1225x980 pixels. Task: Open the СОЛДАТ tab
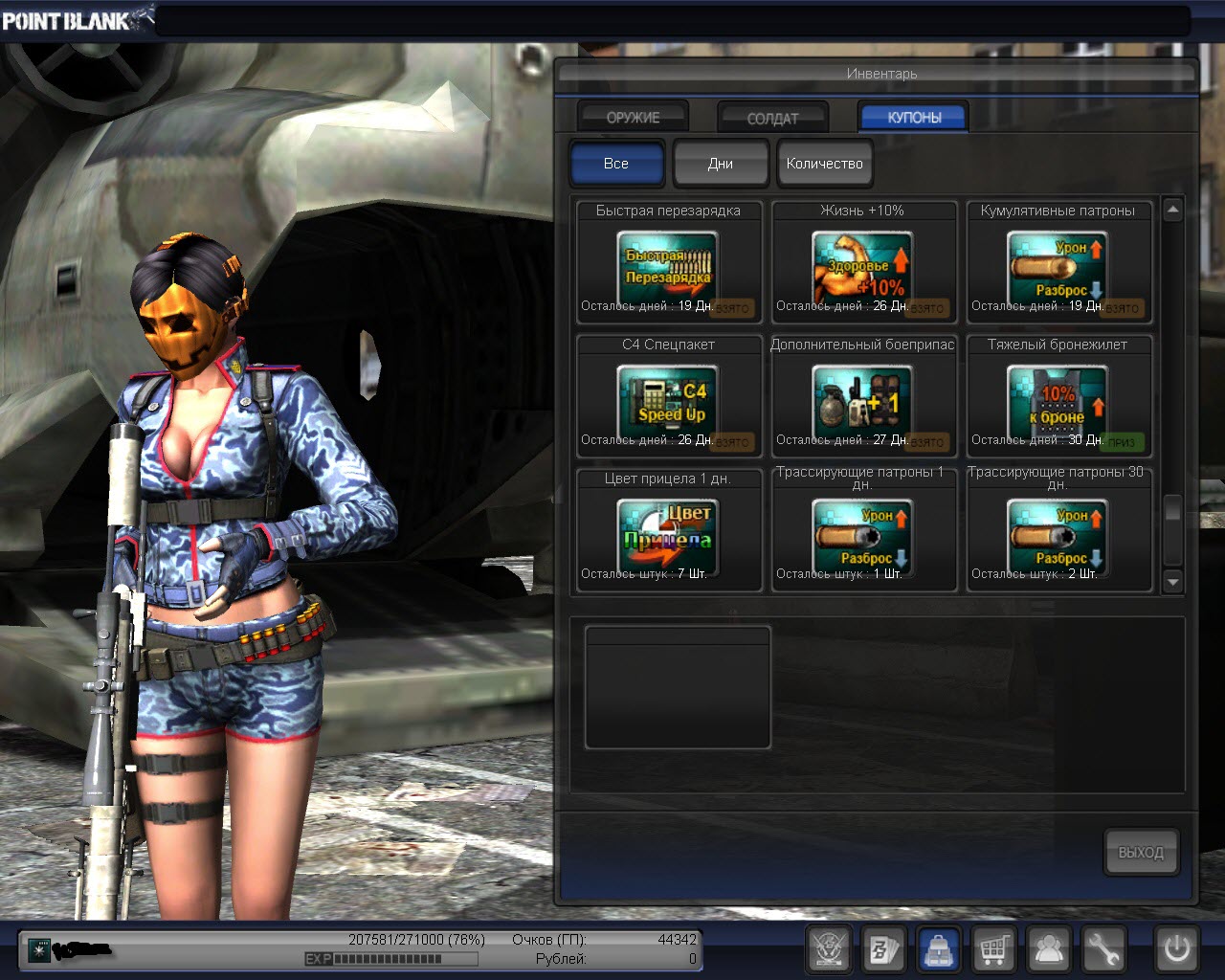772,118
